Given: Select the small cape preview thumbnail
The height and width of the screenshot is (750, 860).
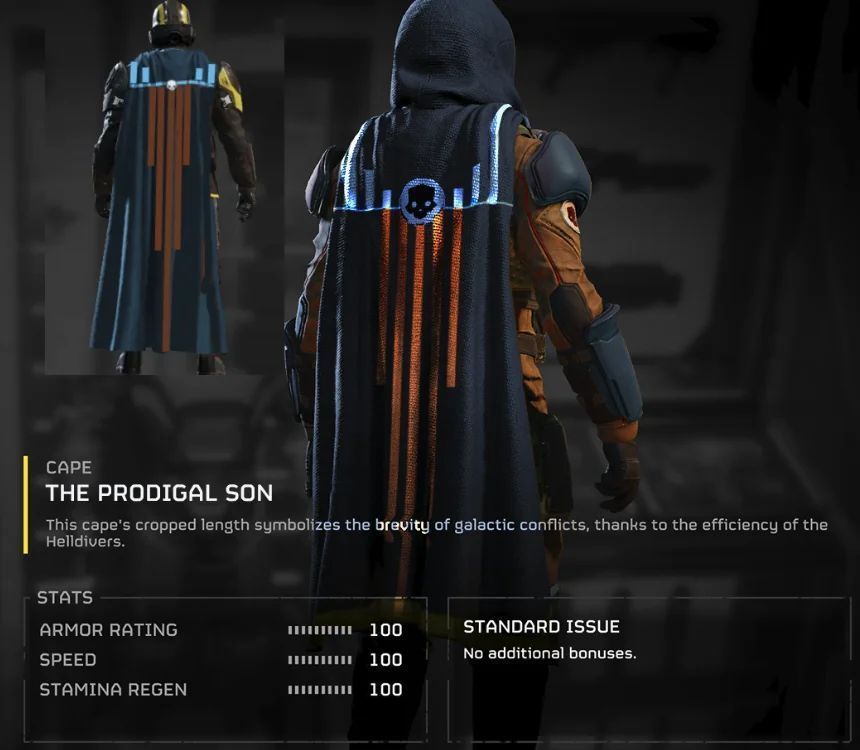Looking at the screenshot, I should [x=167, y=195].
